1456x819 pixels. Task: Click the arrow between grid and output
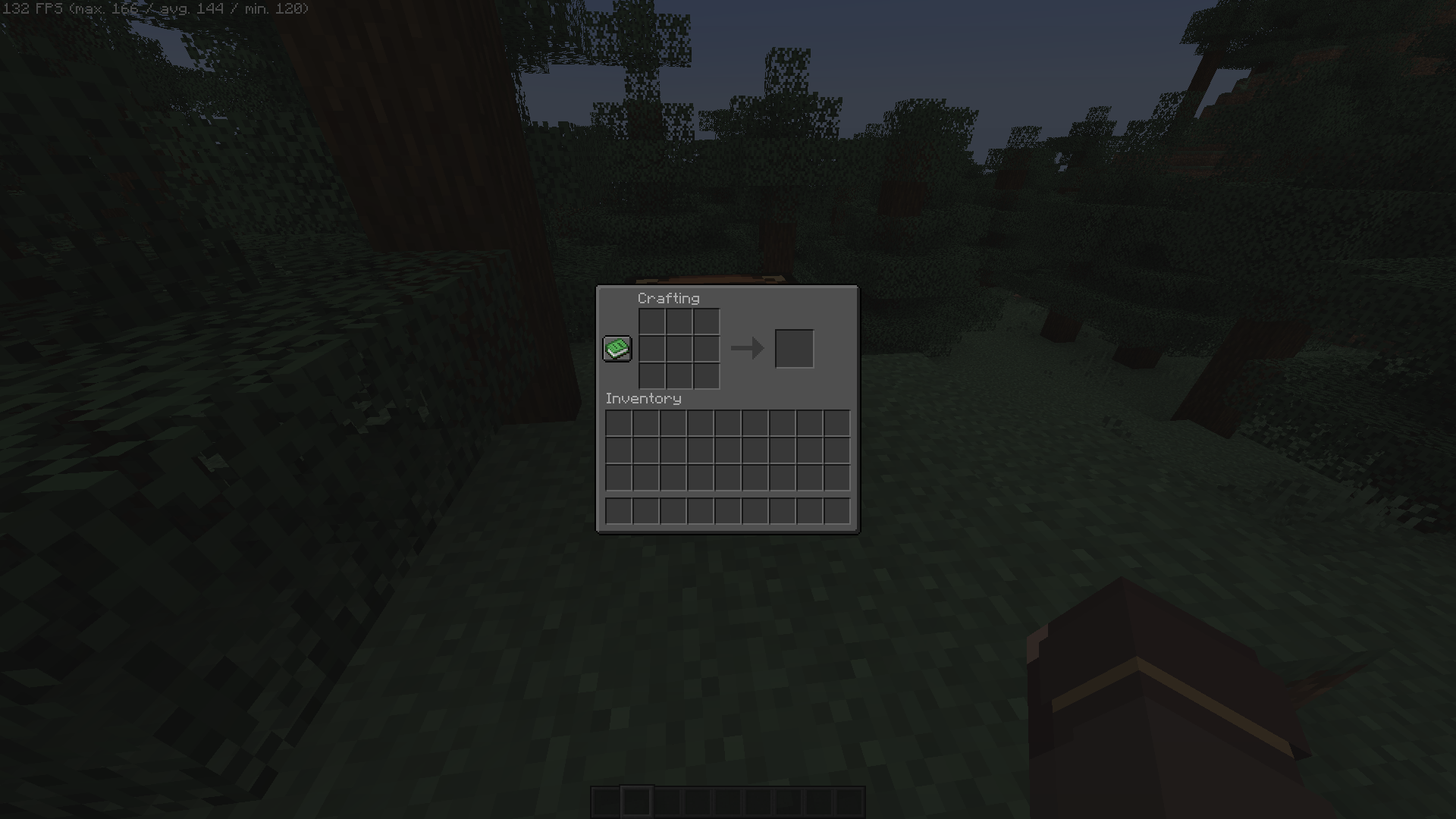[x=747, y=348]
